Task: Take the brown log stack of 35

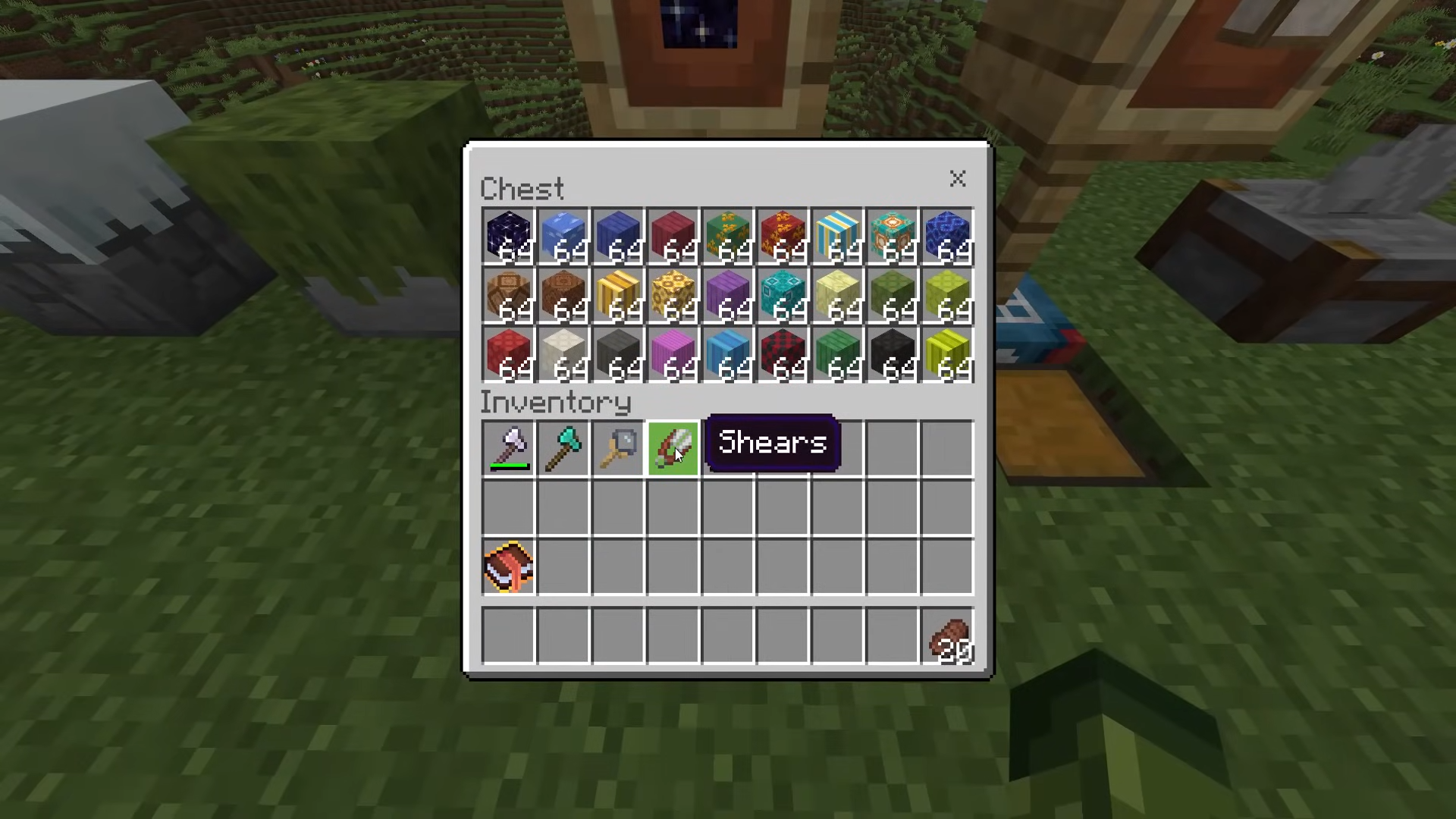Action: [948, 639]
